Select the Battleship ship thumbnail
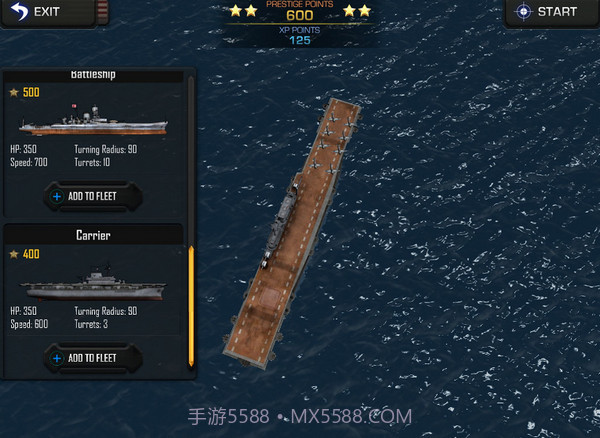 (x=92, y=122)
